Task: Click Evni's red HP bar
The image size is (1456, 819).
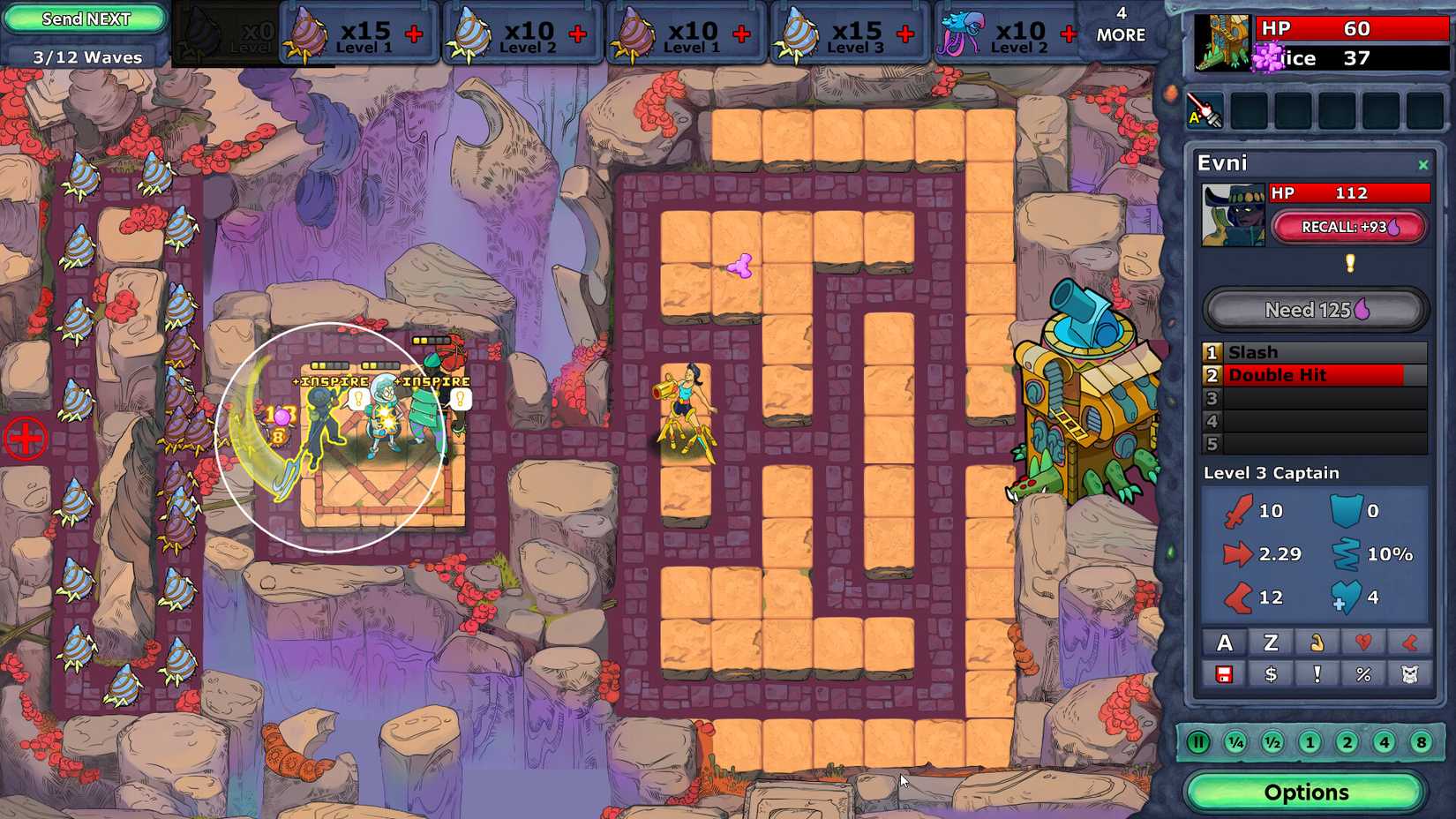Action: 1350,192
